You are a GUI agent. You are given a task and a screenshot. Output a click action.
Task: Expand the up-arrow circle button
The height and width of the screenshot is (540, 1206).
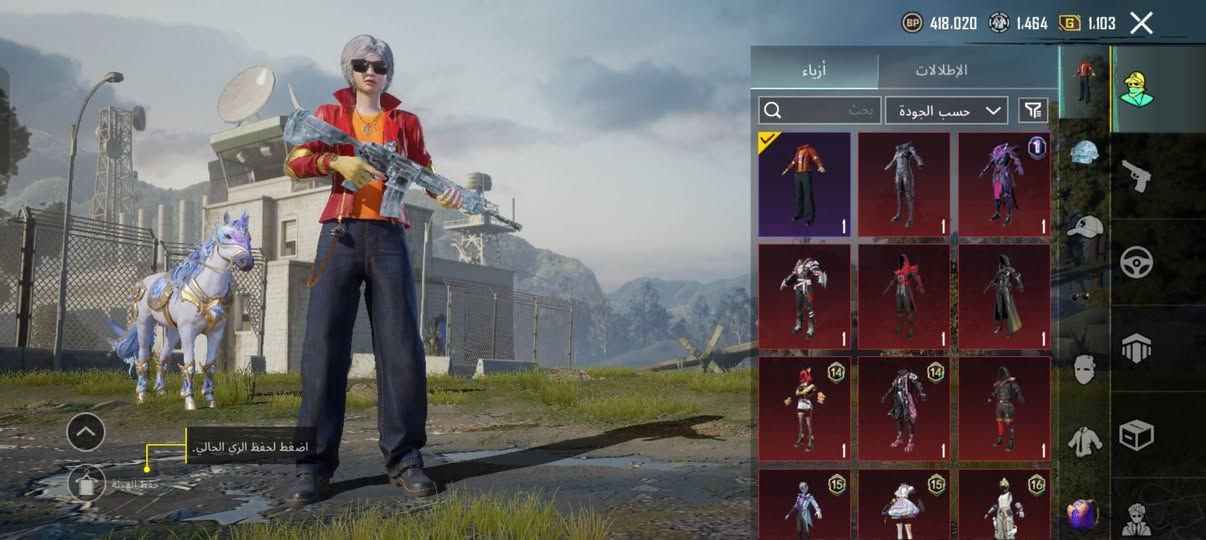(x=86, y=432)
